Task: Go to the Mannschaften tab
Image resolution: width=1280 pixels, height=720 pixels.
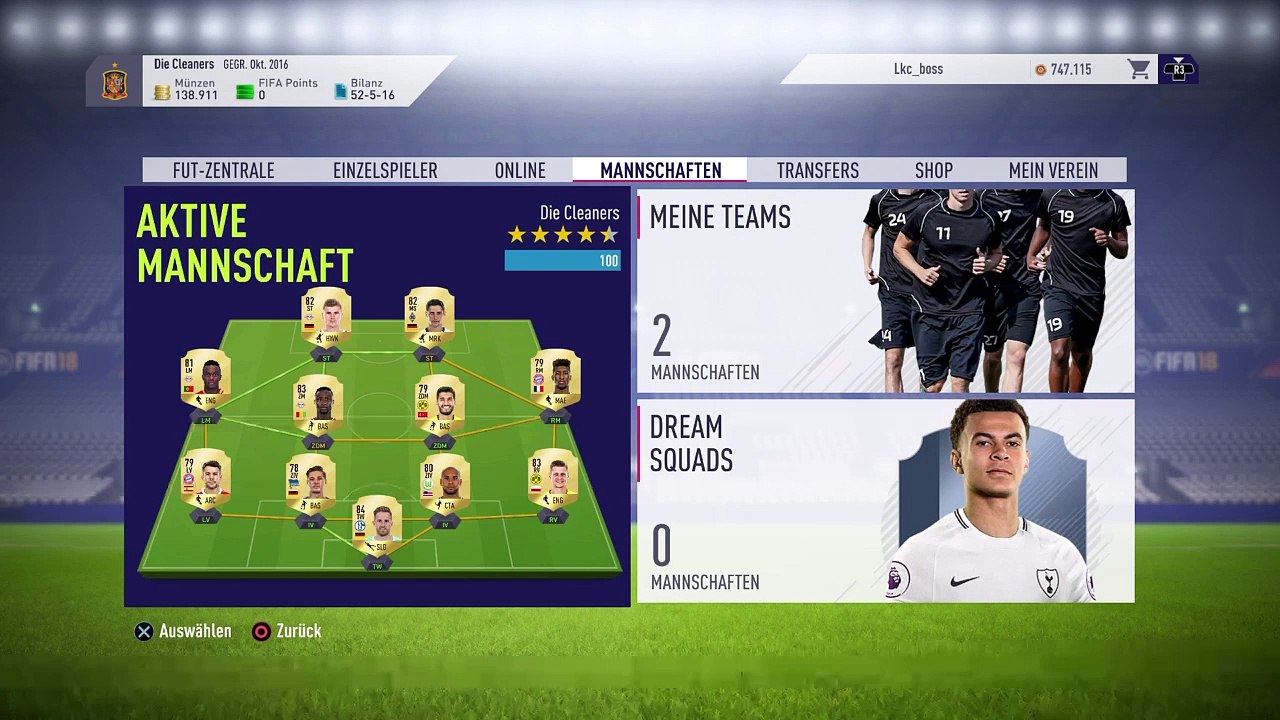Action: point(660,171)
